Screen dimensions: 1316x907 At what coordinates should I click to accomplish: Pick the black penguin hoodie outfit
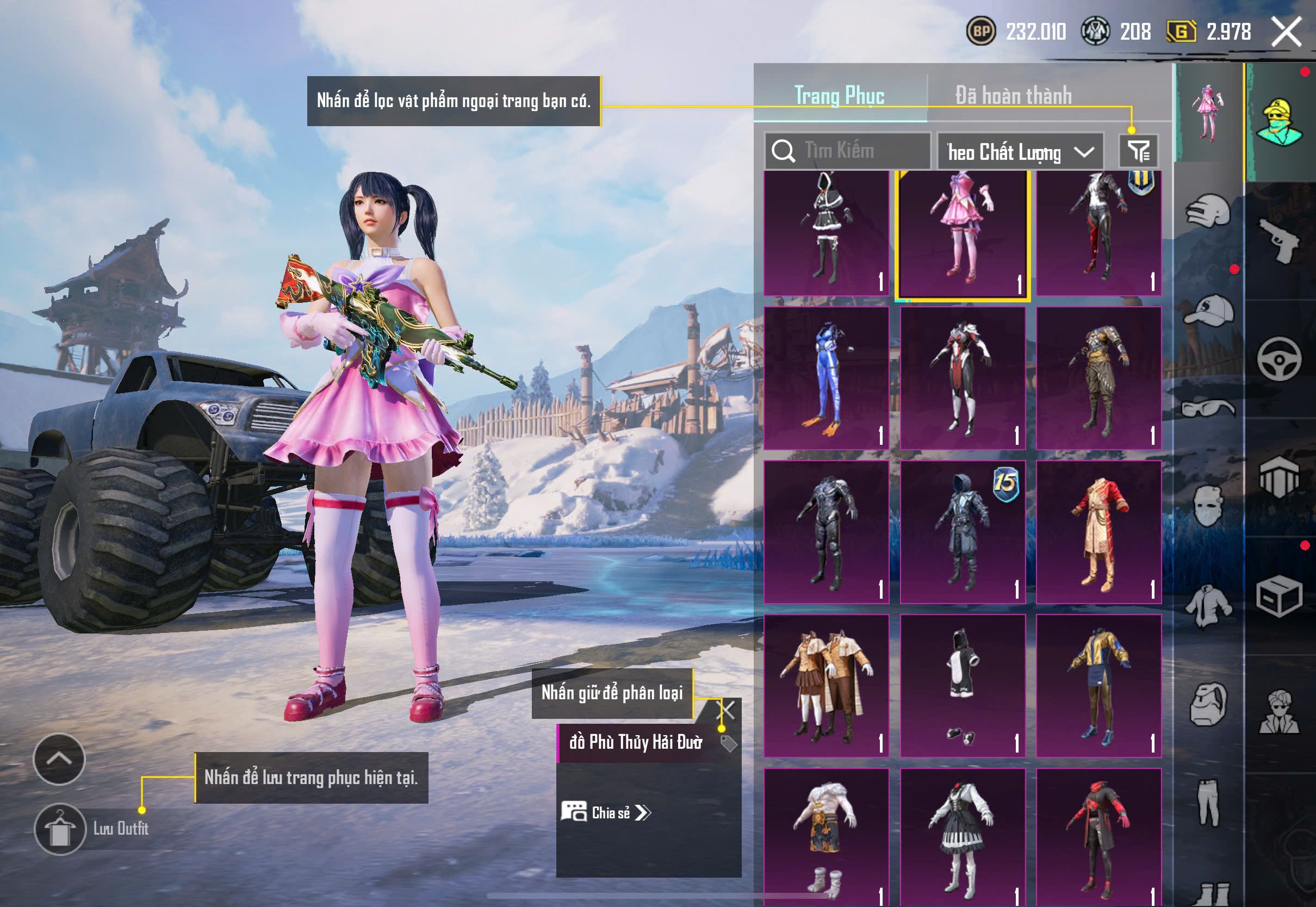pos(963,685)
